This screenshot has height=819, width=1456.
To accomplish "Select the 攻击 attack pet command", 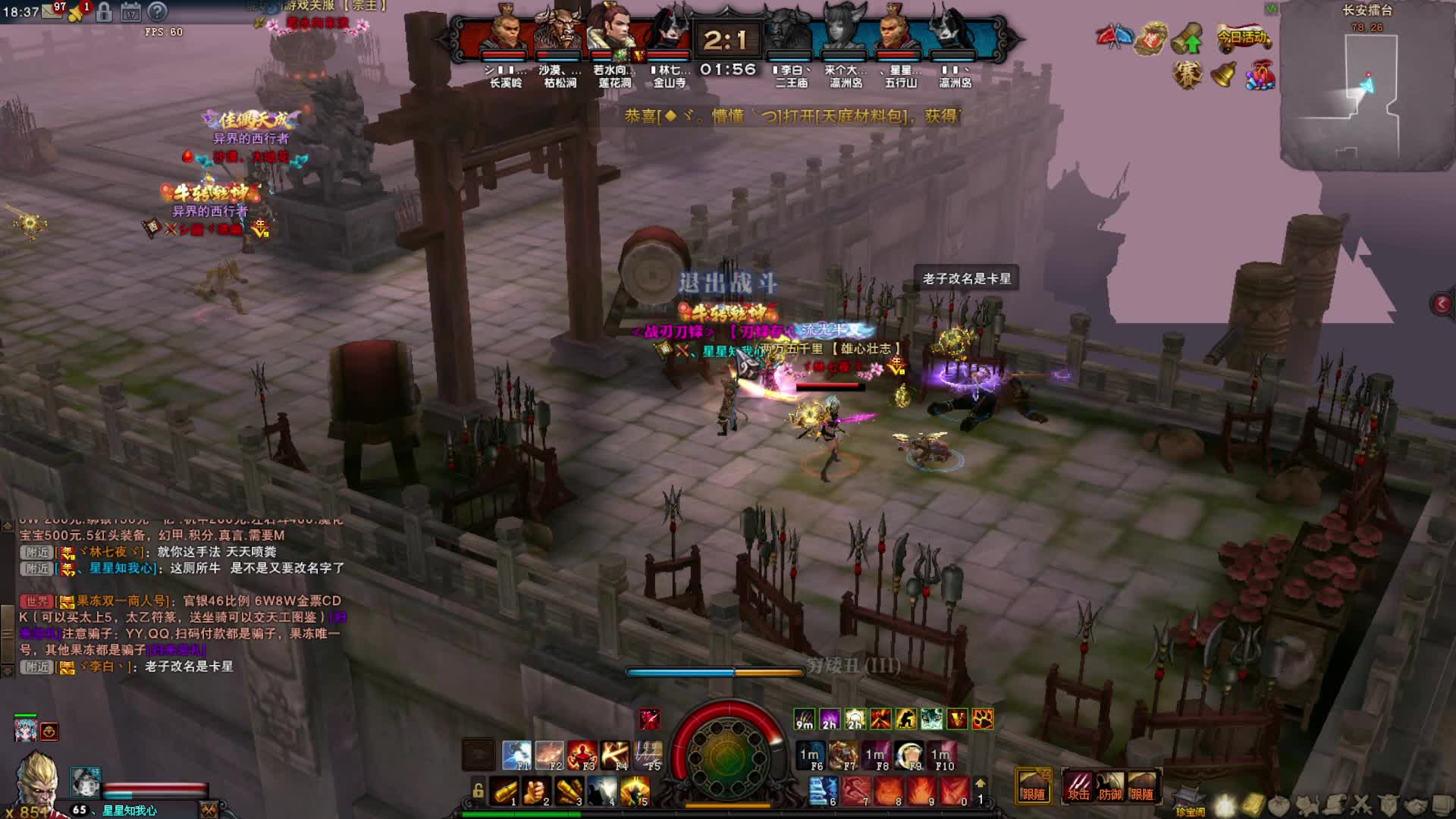I will point(1078,786).
